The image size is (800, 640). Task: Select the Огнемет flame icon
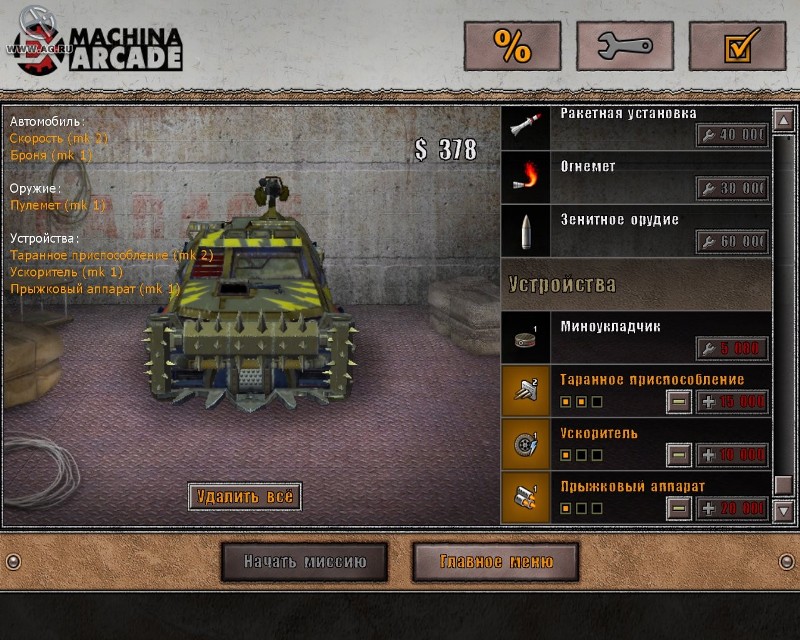[525, 177]
